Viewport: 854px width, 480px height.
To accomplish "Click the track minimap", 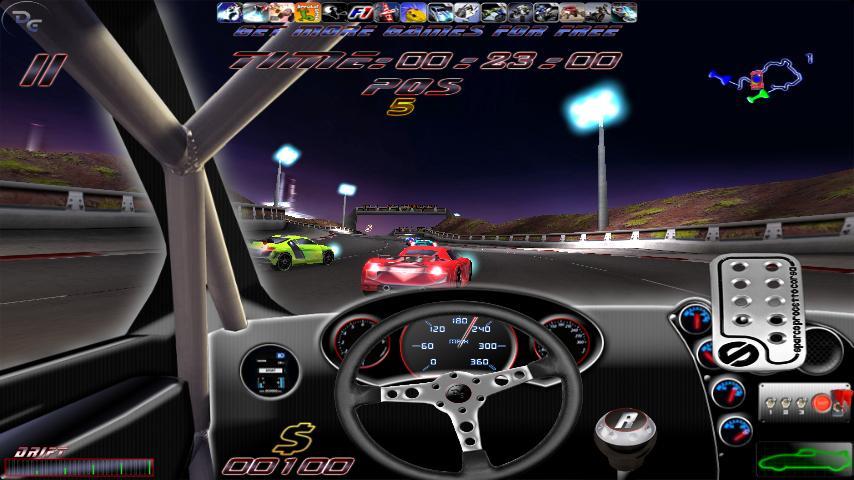I will tap(760, 82).
